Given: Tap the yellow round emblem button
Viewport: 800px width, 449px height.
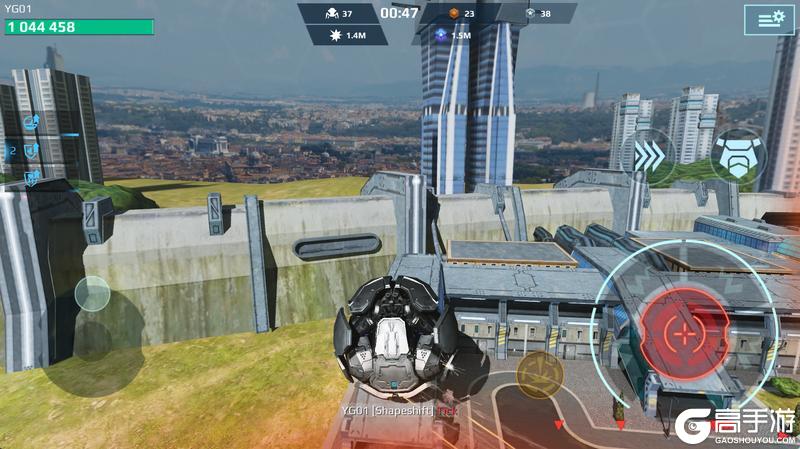Looking at the screenshot, I should pos(540,373).
